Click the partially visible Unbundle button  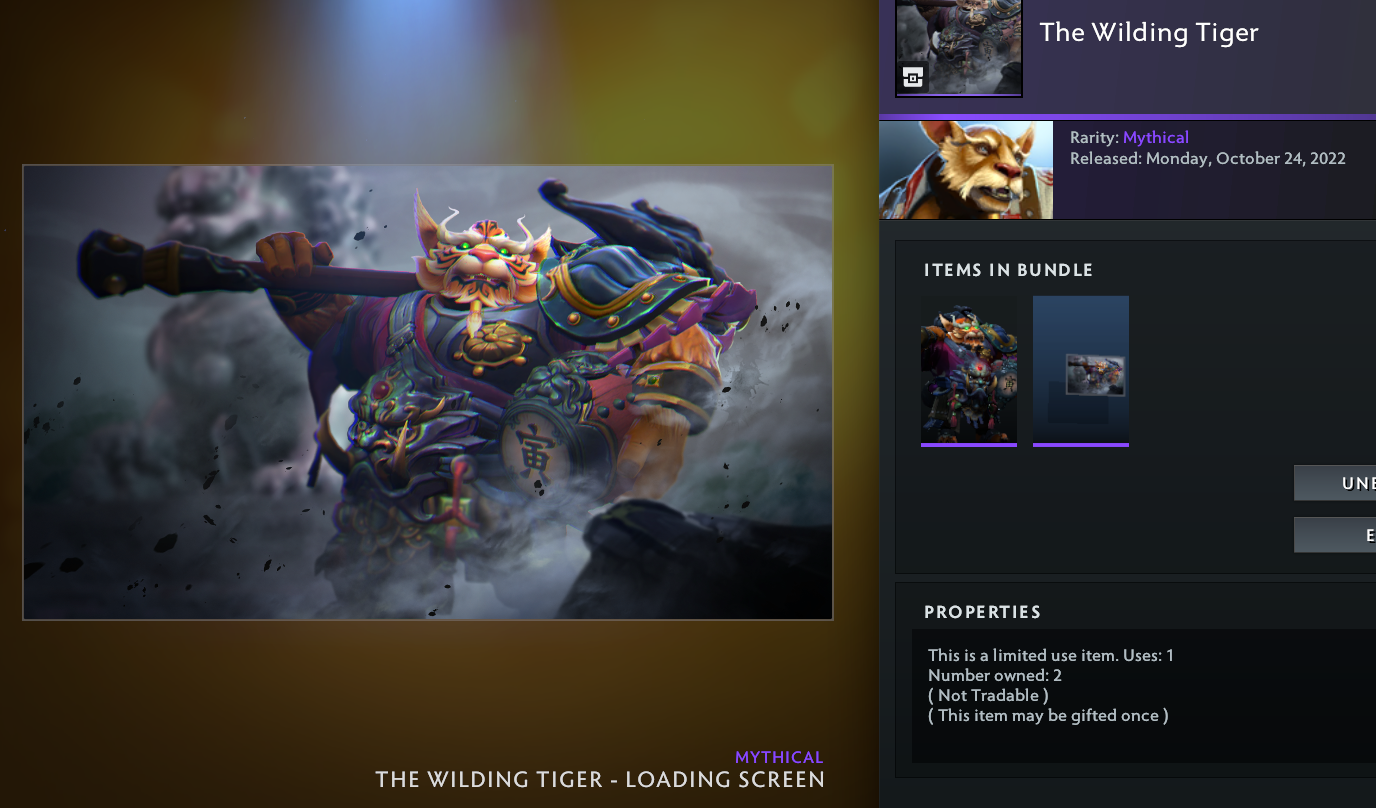pyautogui.click(x=1335, y=483)
